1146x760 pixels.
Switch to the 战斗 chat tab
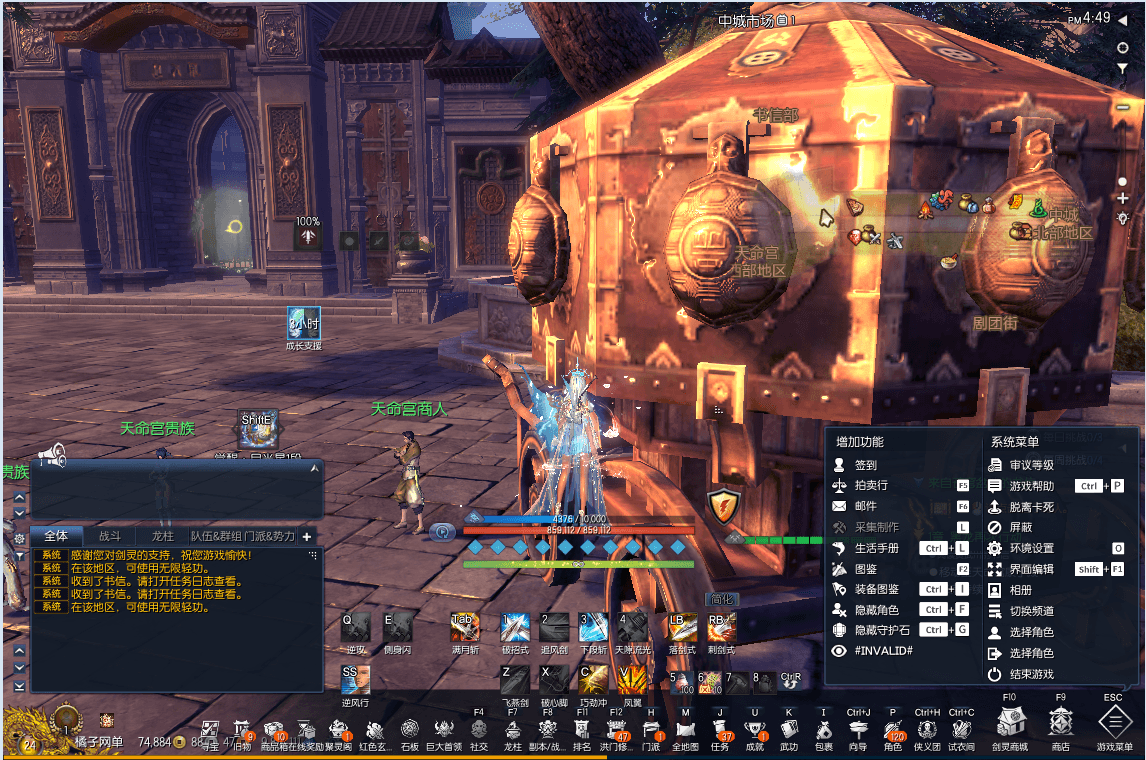(x=110, y=536)
